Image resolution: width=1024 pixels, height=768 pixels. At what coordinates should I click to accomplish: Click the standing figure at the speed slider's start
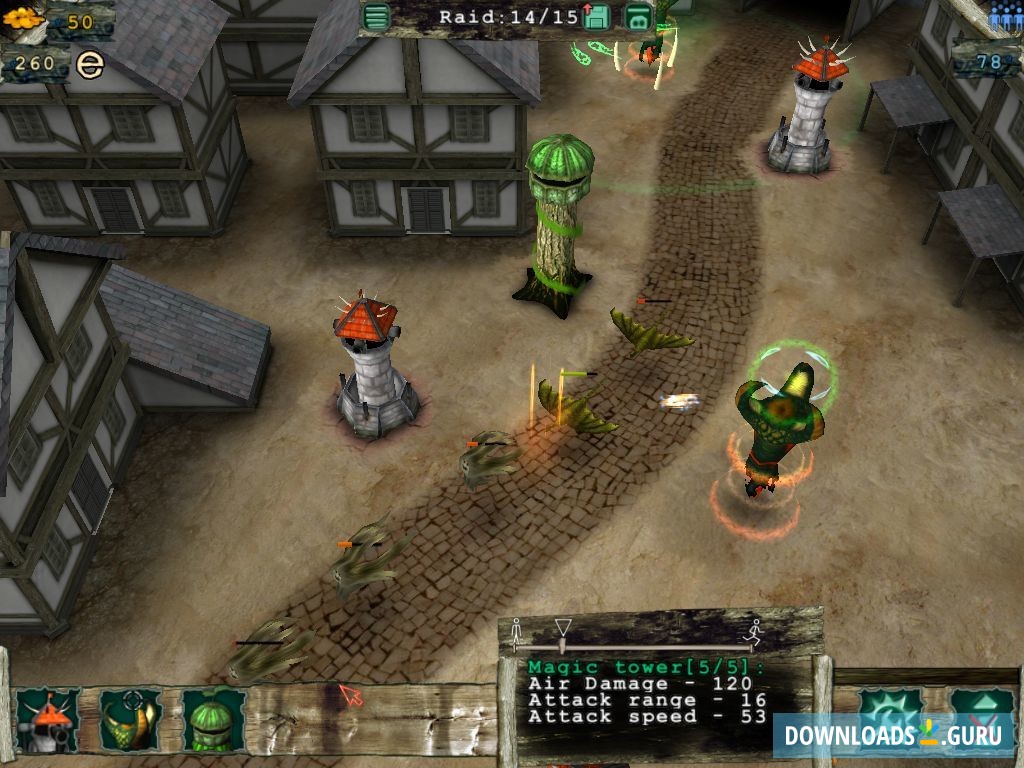[517, 633]
